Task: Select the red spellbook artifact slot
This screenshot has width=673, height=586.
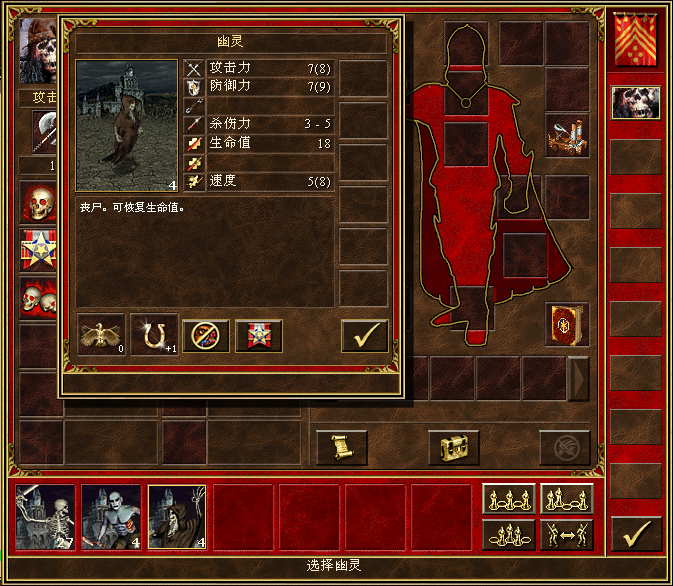Action: (567, 325)
